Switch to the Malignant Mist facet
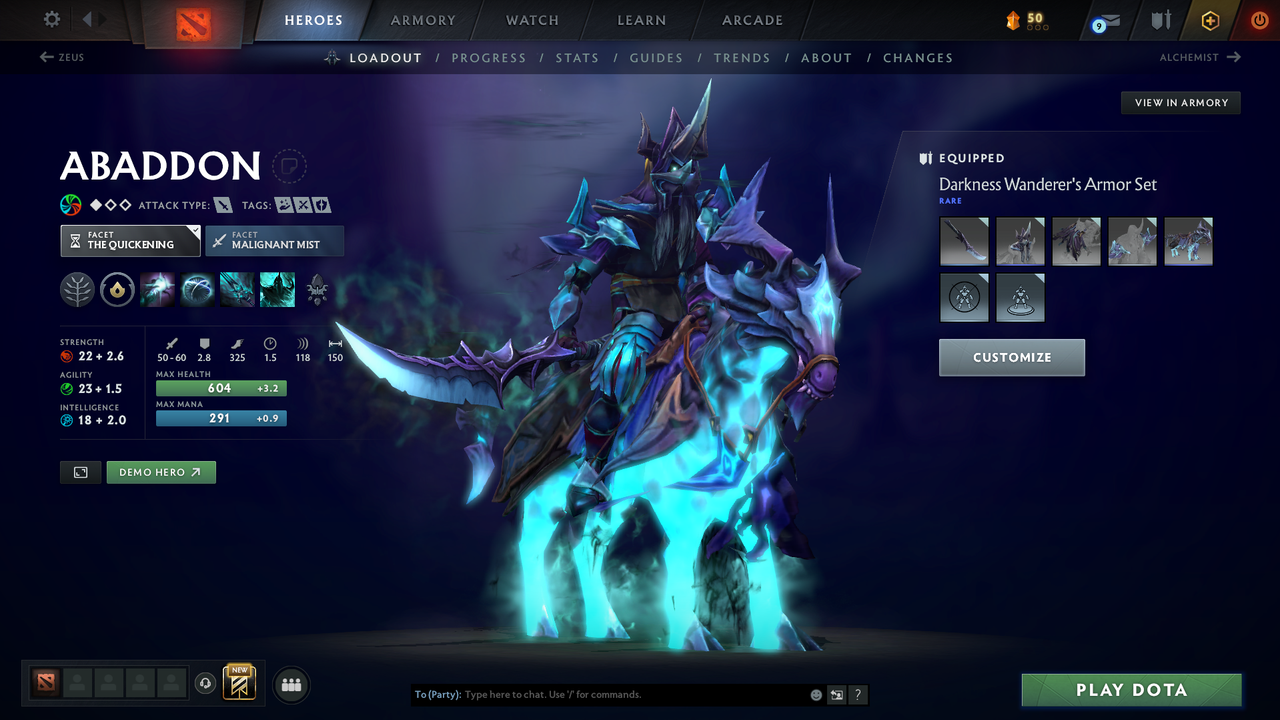 274,241
